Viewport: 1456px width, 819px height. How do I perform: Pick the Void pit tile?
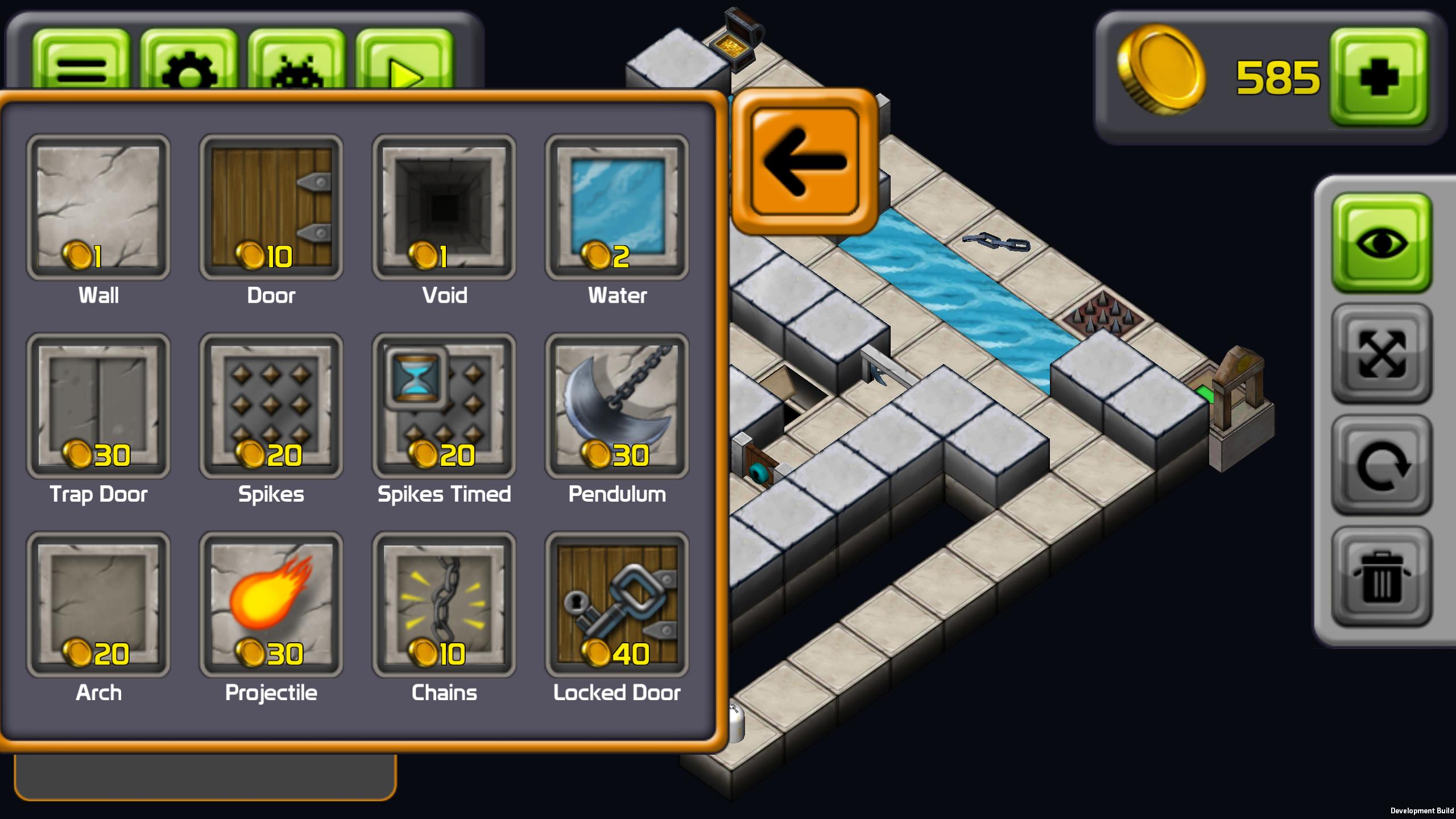tap(444, 207)
